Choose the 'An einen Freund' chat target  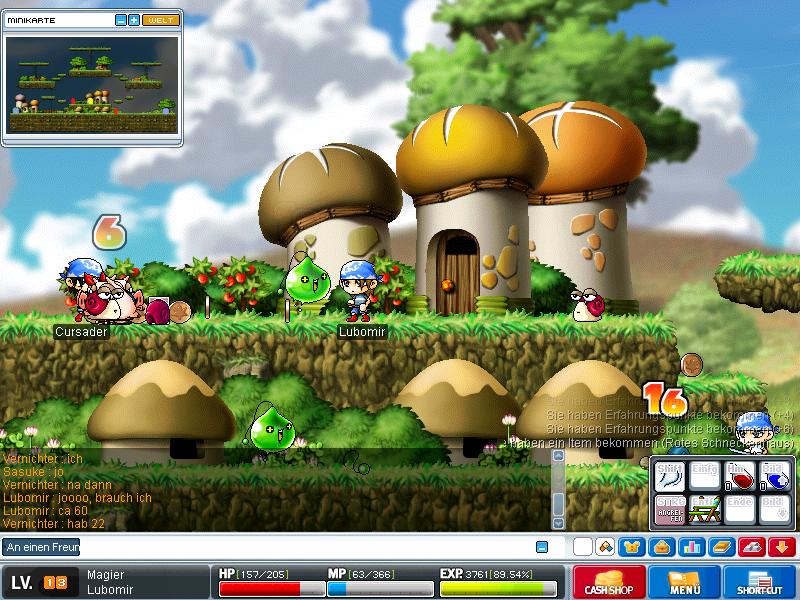[x=41, y=547]
